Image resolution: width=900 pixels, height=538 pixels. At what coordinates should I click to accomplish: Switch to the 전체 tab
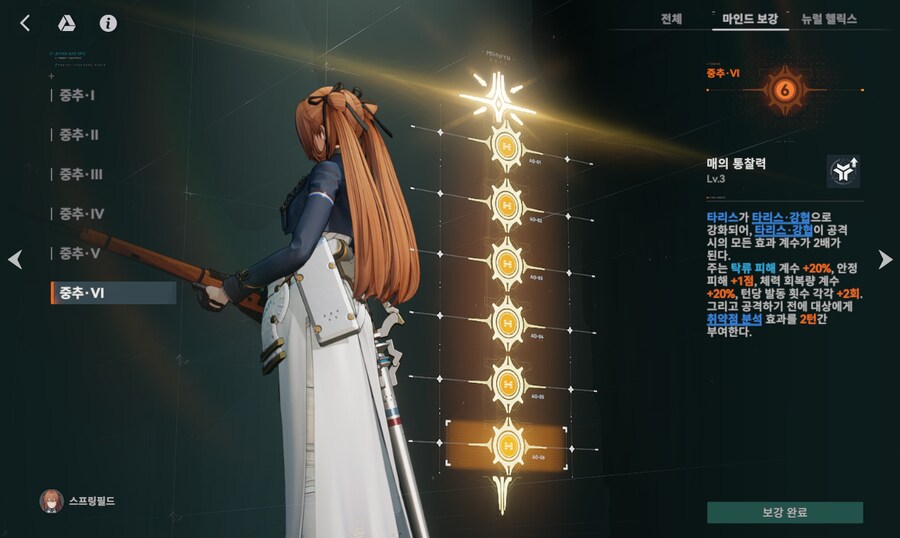(x=672, y=19)
